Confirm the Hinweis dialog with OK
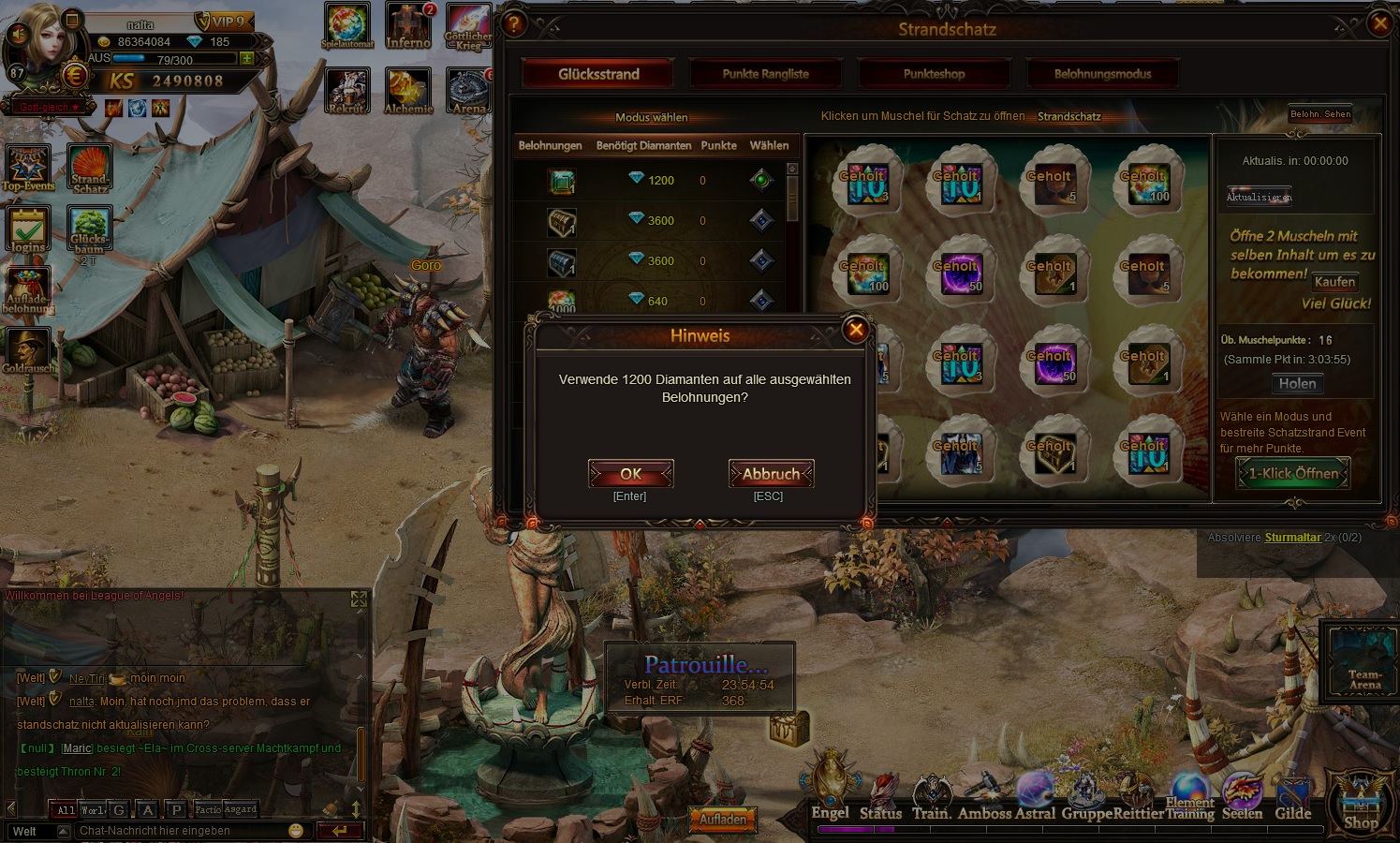1400x843 pixels. (x=630, y=474)
